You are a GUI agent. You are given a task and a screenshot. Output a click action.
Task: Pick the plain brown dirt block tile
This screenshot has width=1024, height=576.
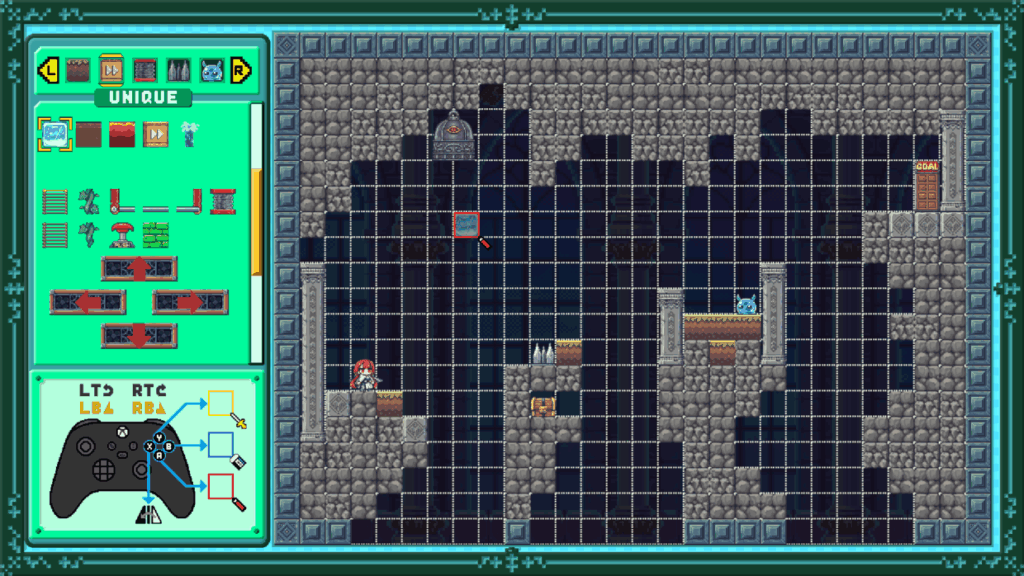(89, 133)
